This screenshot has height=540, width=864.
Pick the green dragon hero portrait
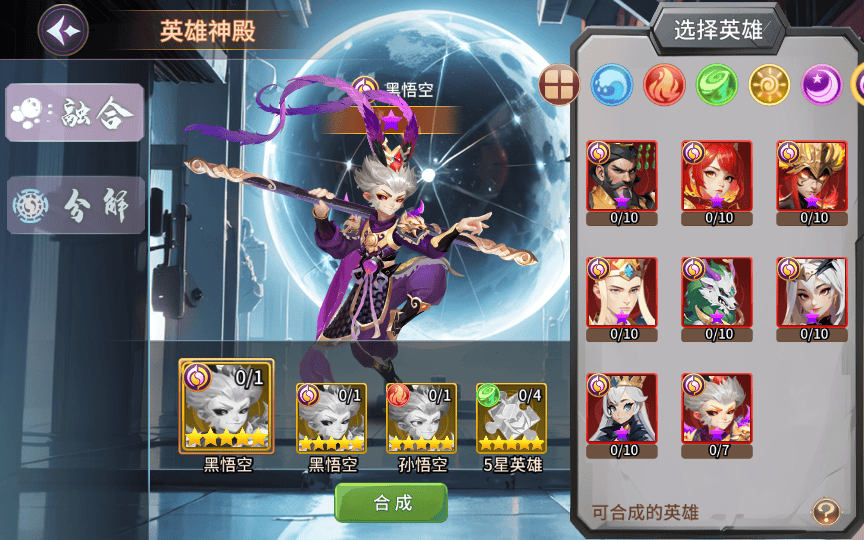[x=716, y=293]
